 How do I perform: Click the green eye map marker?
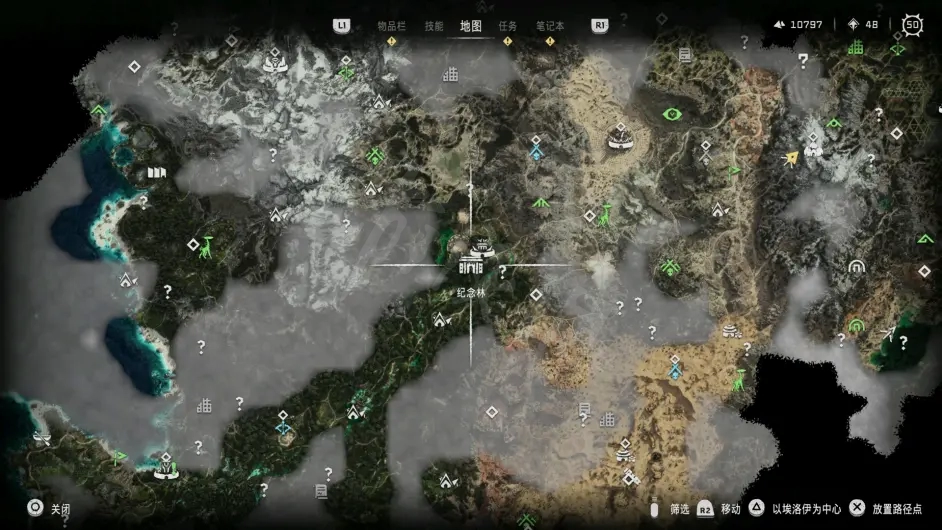673,114
